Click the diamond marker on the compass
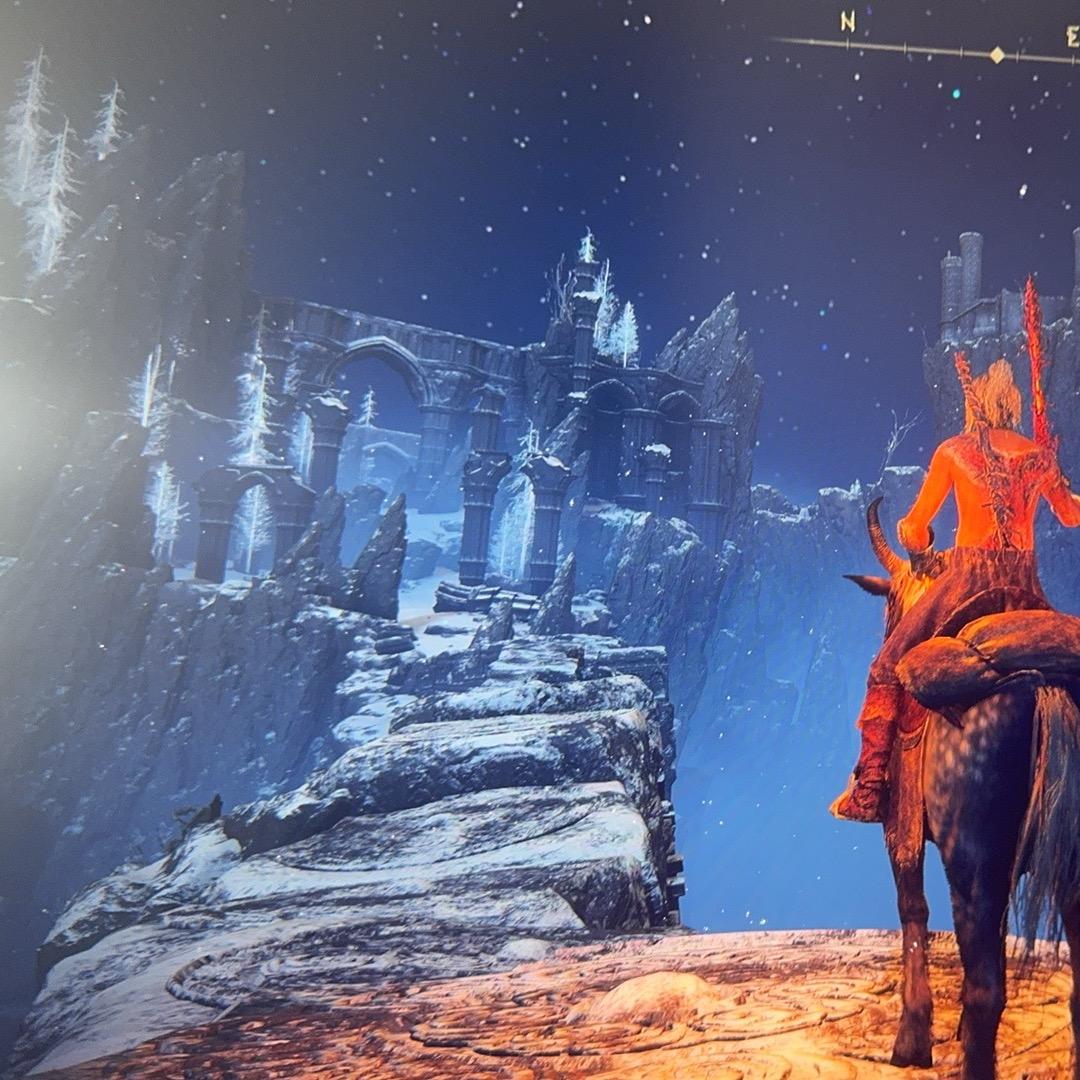The width and height of the screenshot is (1080, 1080). pos(996,54)
